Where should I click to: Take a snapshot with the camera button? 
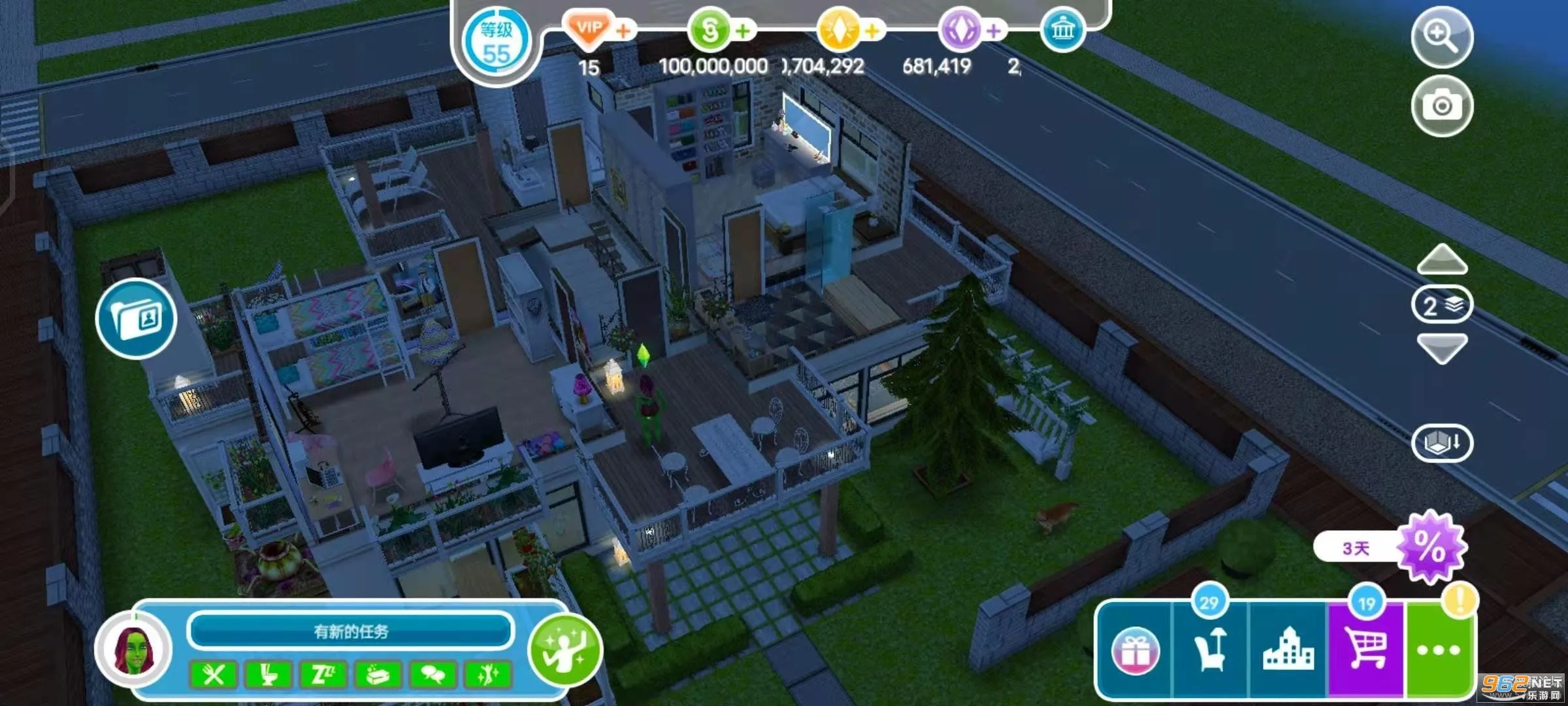1442,106
